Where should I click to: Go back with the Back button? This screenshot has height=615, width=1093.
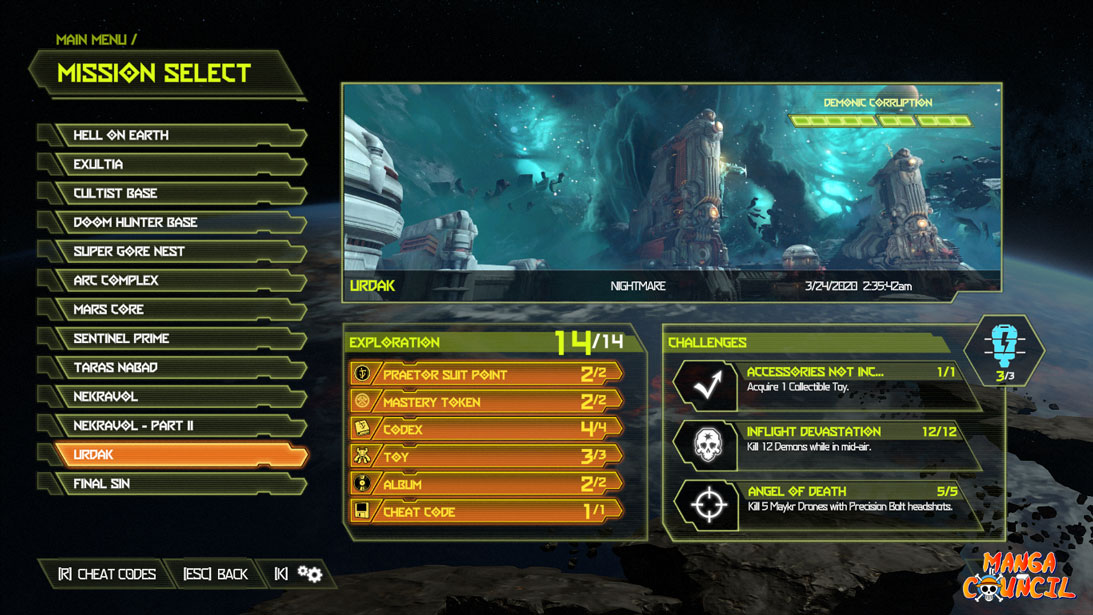pyautogui.click(x=215, y=574)
